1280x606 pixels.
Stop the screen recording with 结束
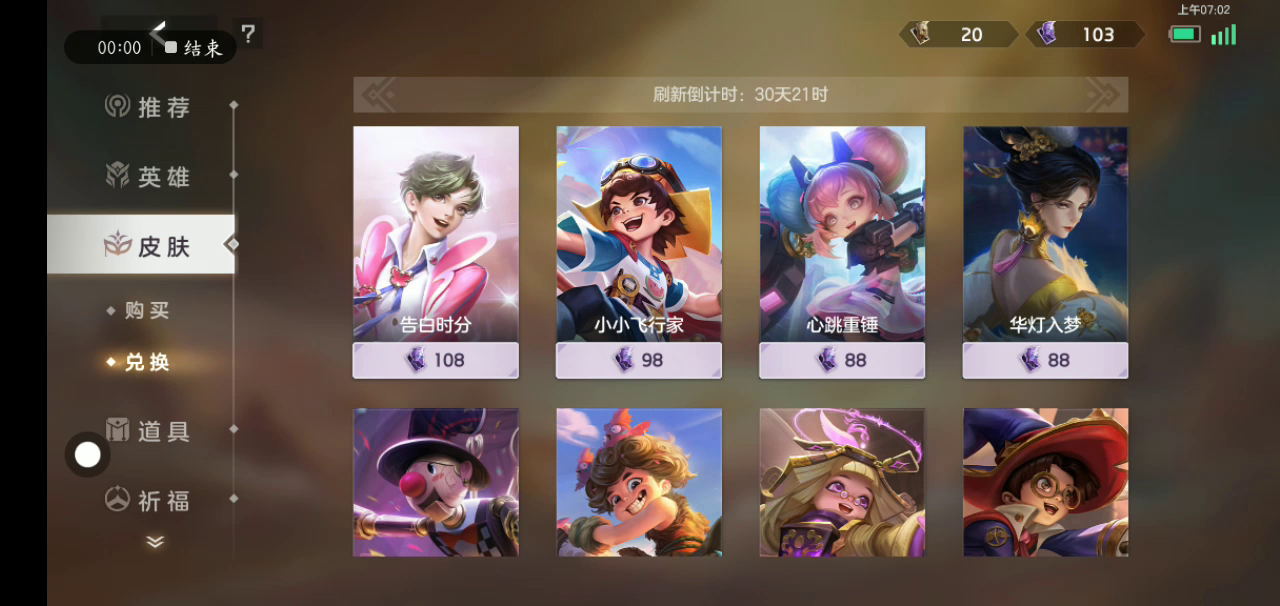(x=194, y=48)
